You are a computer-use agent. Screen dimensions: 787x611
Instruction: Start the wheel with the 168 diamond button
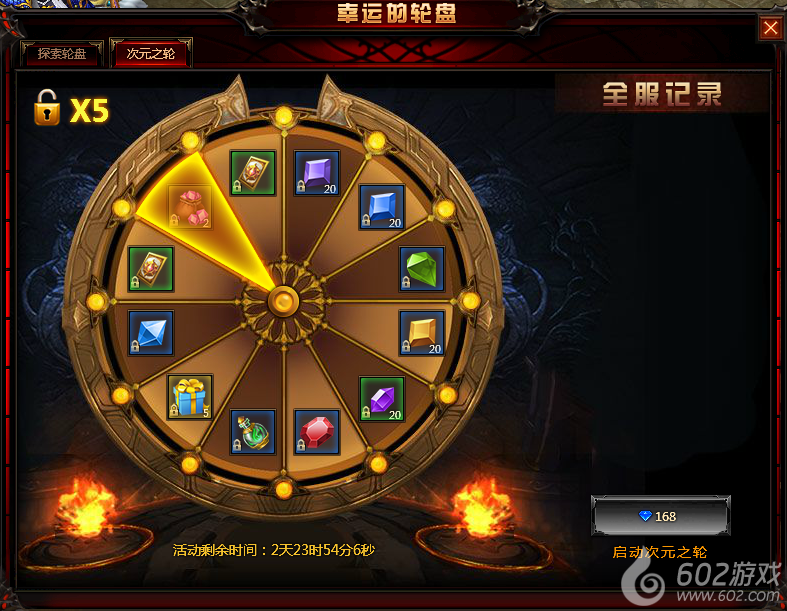[x=660, y=516]
